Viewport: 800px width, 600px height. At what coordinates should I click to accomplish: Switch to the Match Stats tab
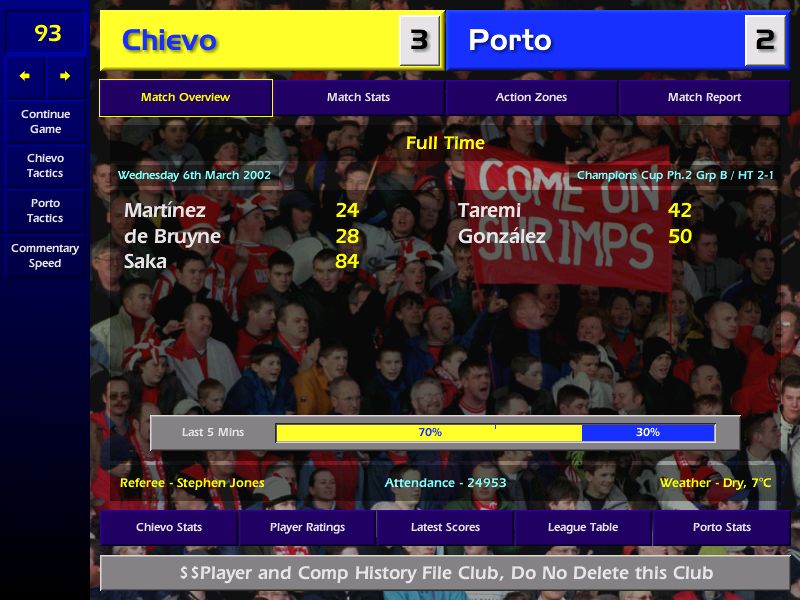pyautogui.click(x=358, y=98)
